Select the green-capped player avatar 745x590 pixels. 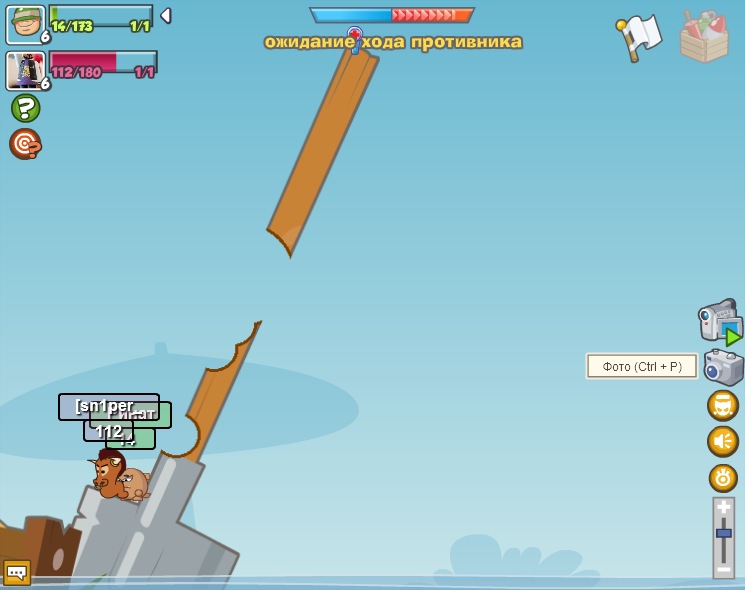pos(25,24)
